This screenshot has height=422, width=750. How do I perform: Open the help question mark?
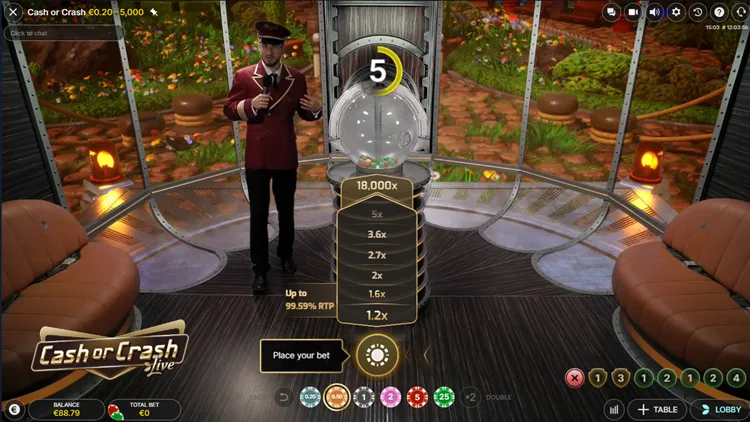coord(719,12)
